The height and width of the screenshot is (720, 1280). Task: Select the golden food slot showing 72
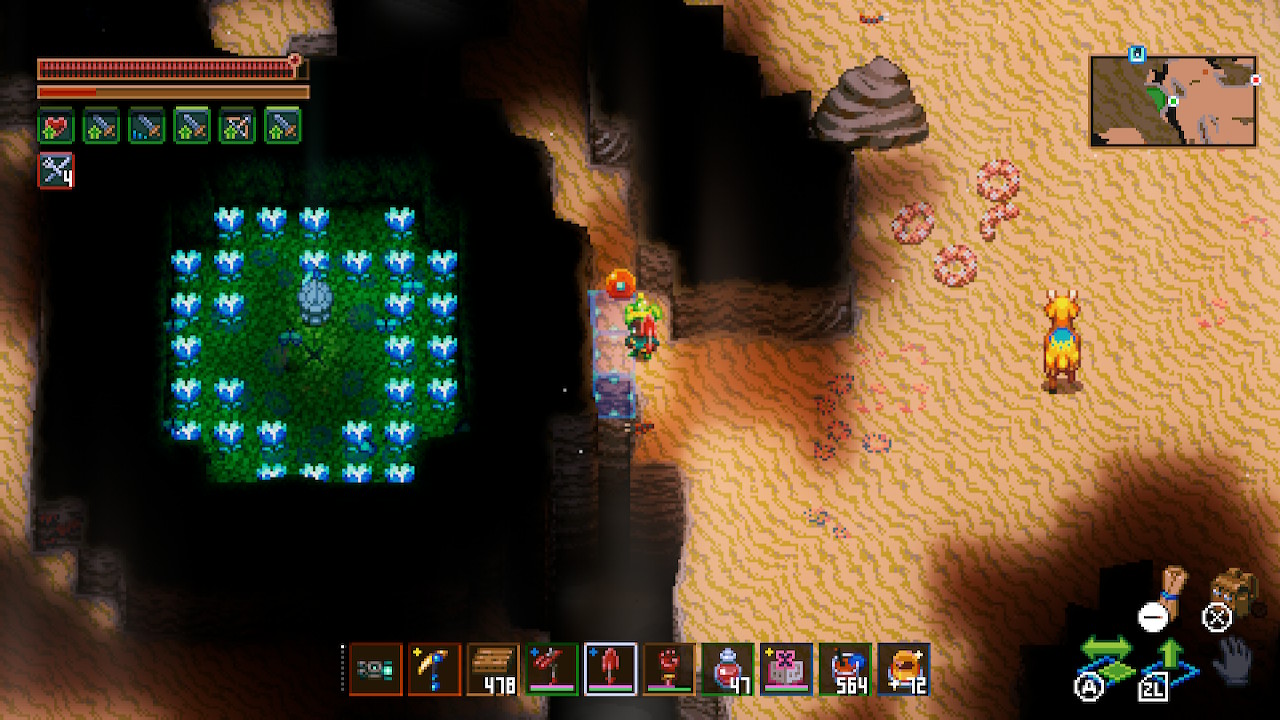904,669
